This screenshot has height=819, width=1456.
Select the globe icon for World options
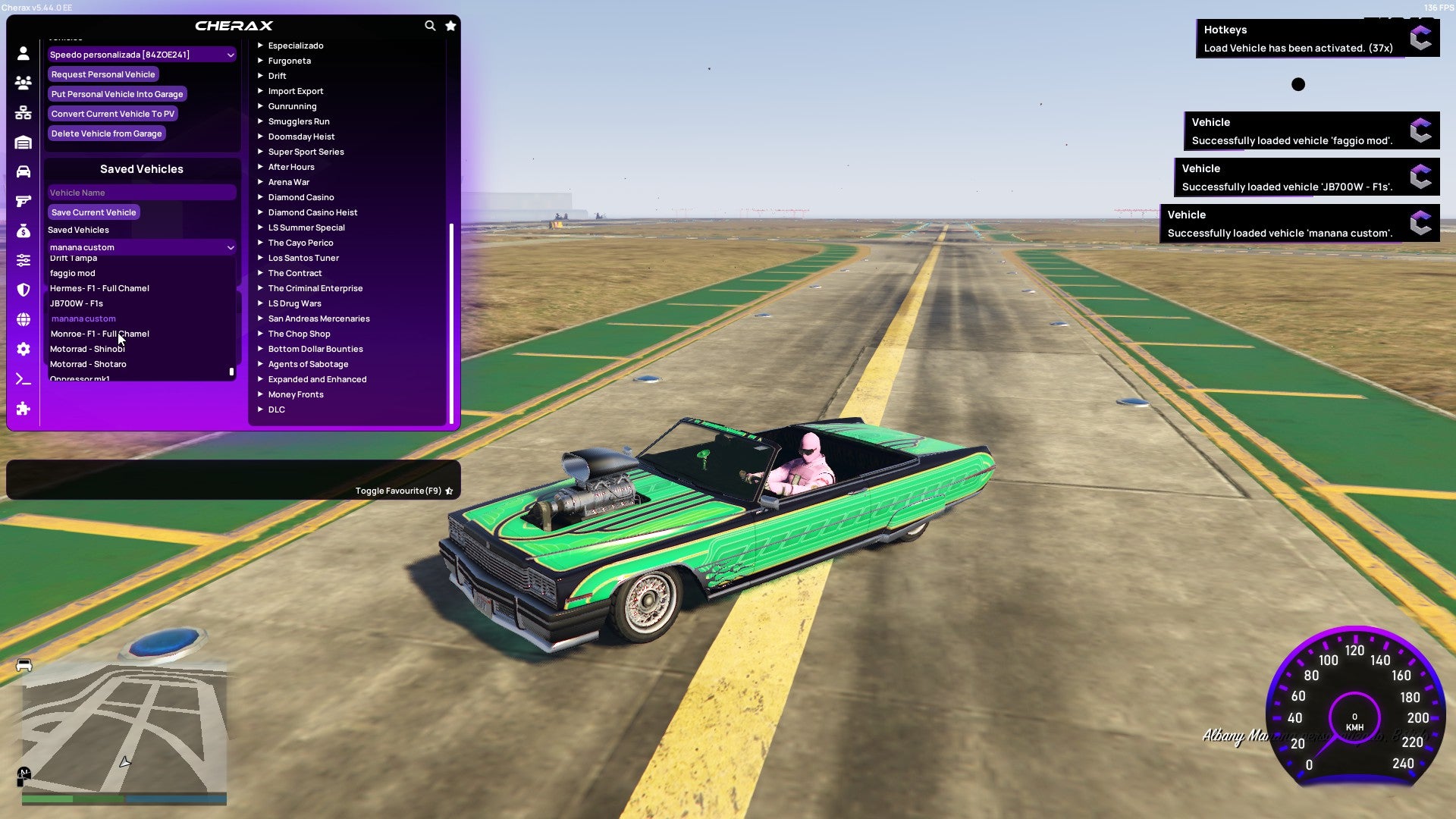(23, 321)
